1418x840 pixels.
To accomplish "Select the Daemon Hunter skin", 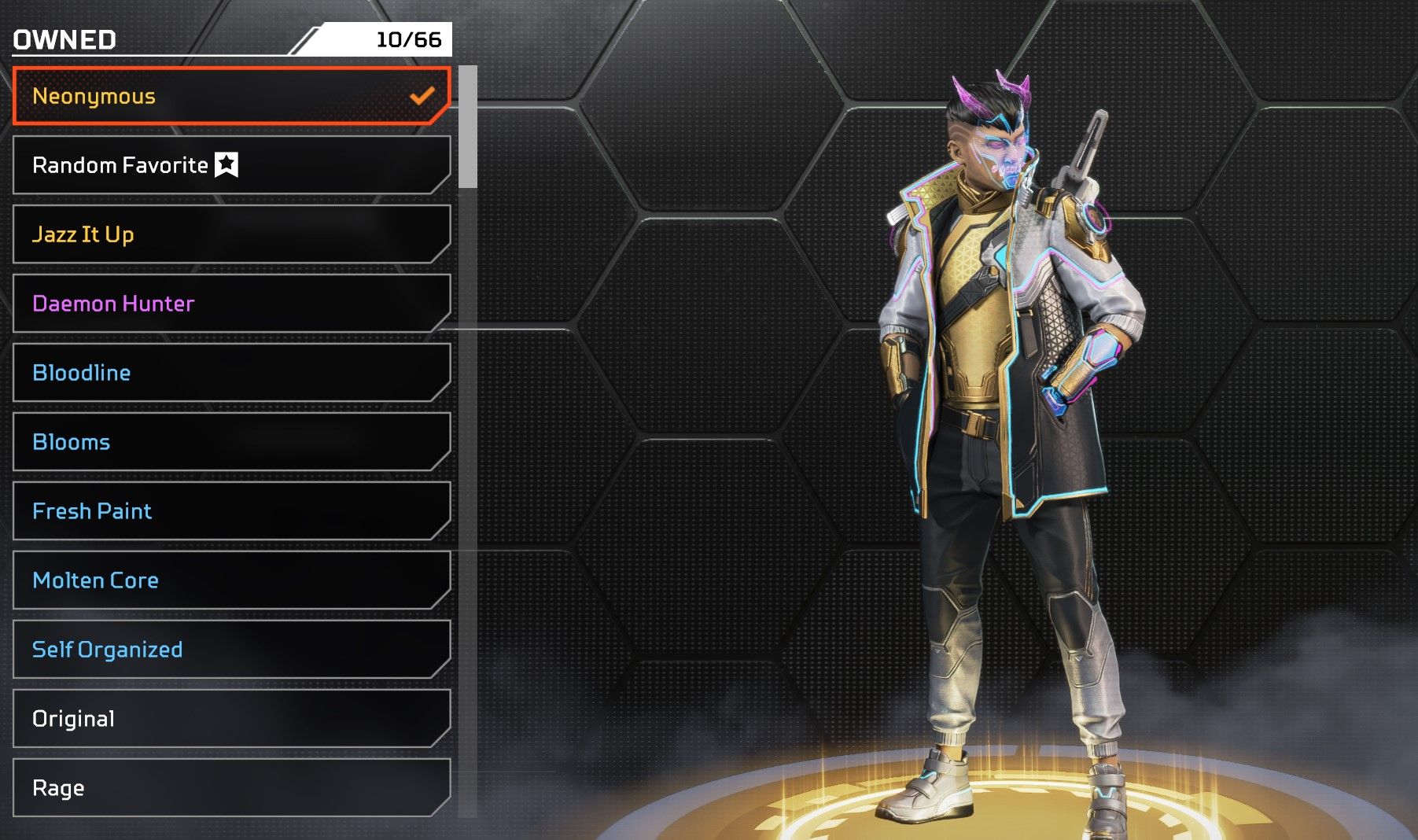I will click(231, 304).
